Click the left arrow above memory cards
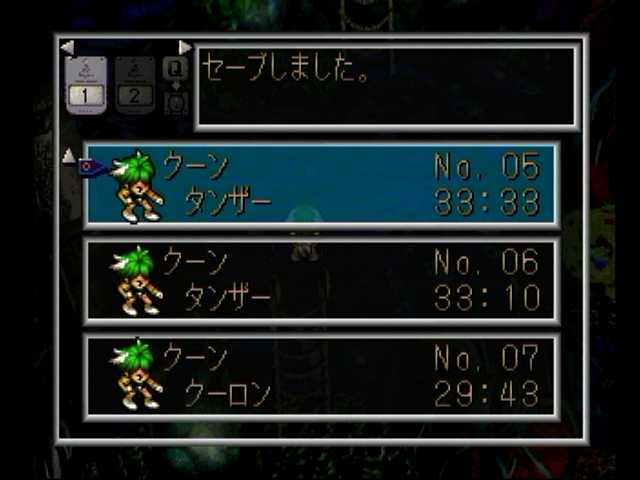This screenshot has width=640, height=480. pos(67,47)
